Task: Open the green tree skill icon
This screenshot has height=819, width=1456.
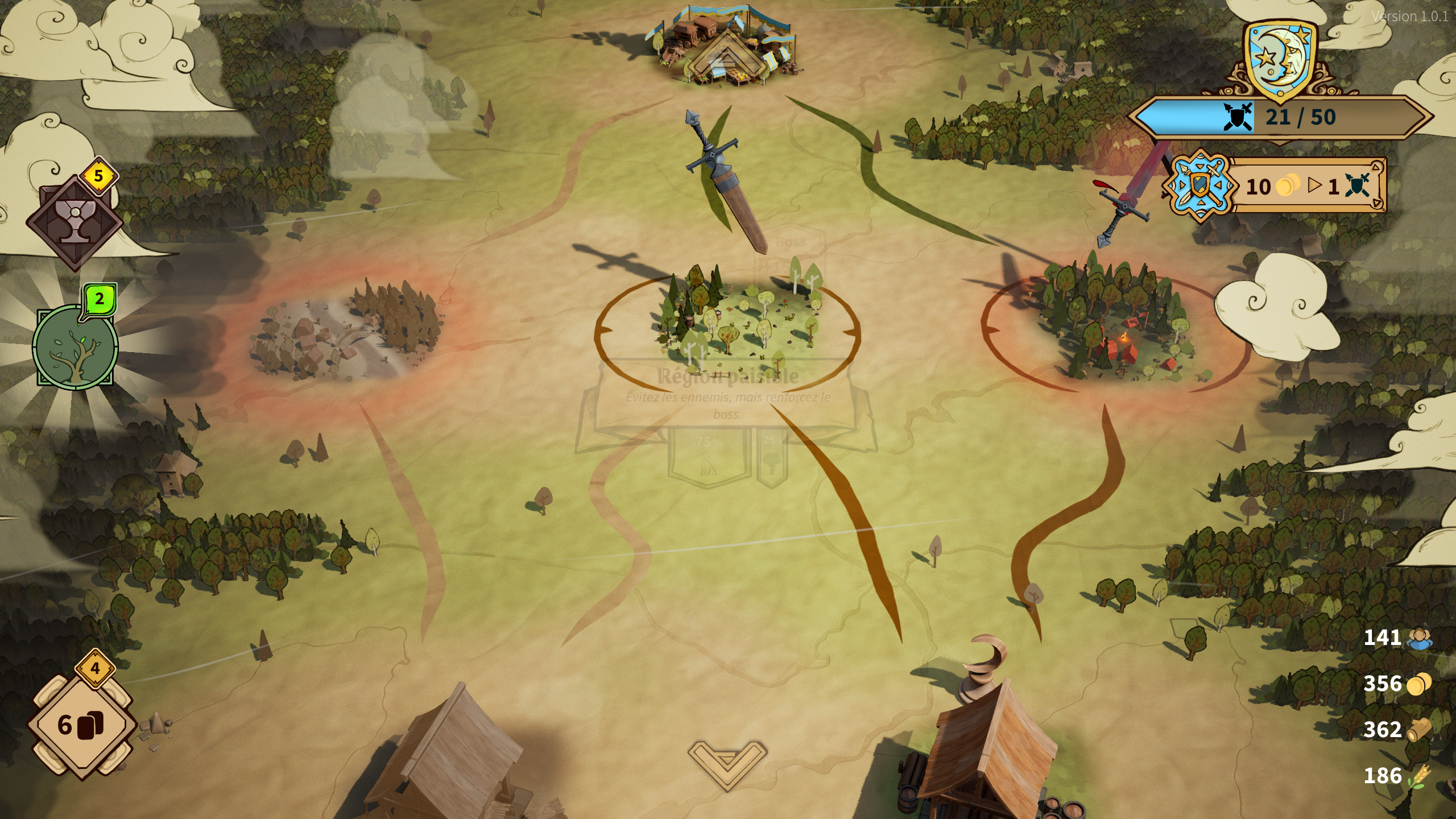Action: [x=75, y=346]
